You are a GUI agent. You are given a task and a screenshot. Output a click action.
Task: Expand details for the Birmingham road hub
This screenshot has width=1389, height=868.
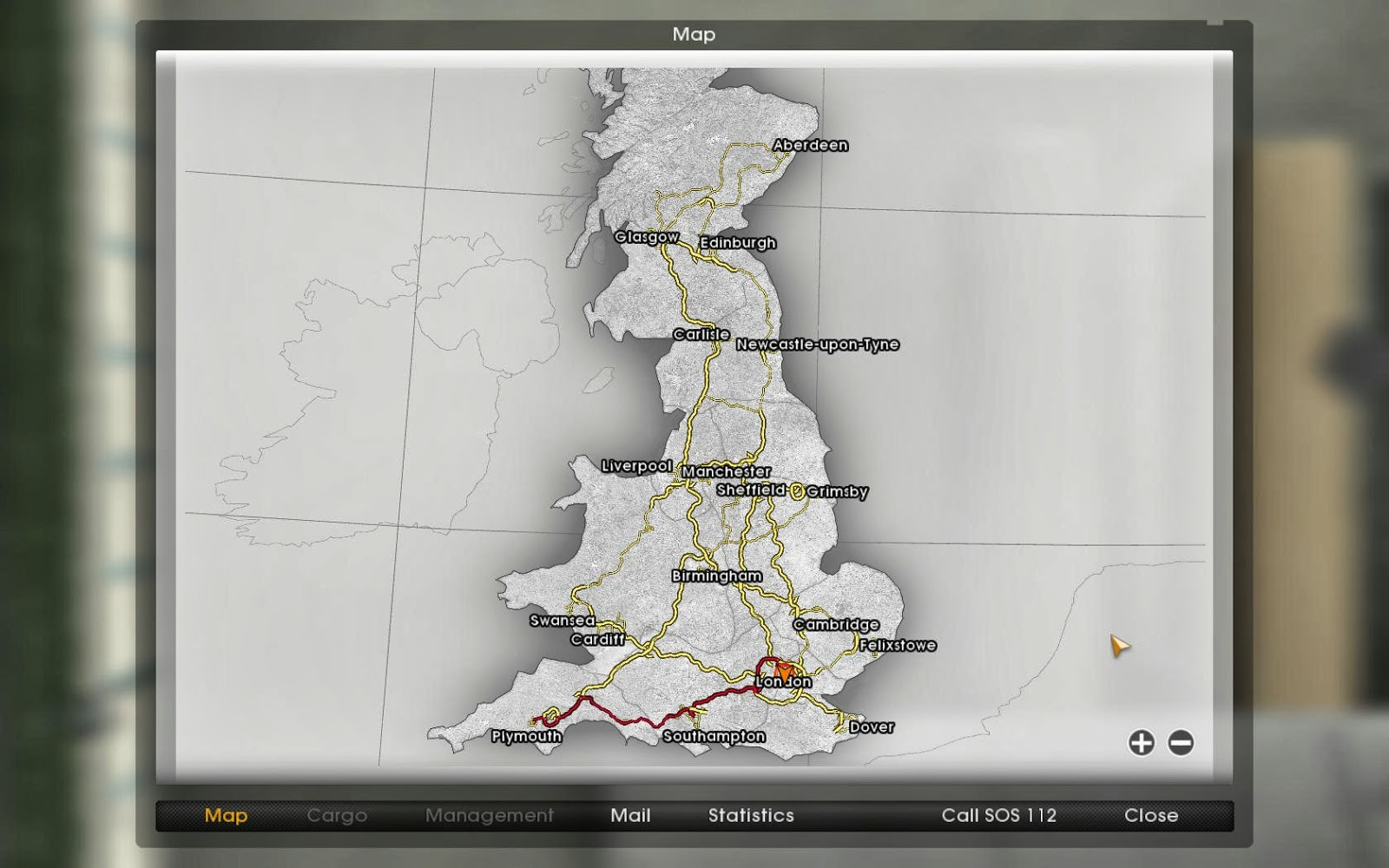716,575
